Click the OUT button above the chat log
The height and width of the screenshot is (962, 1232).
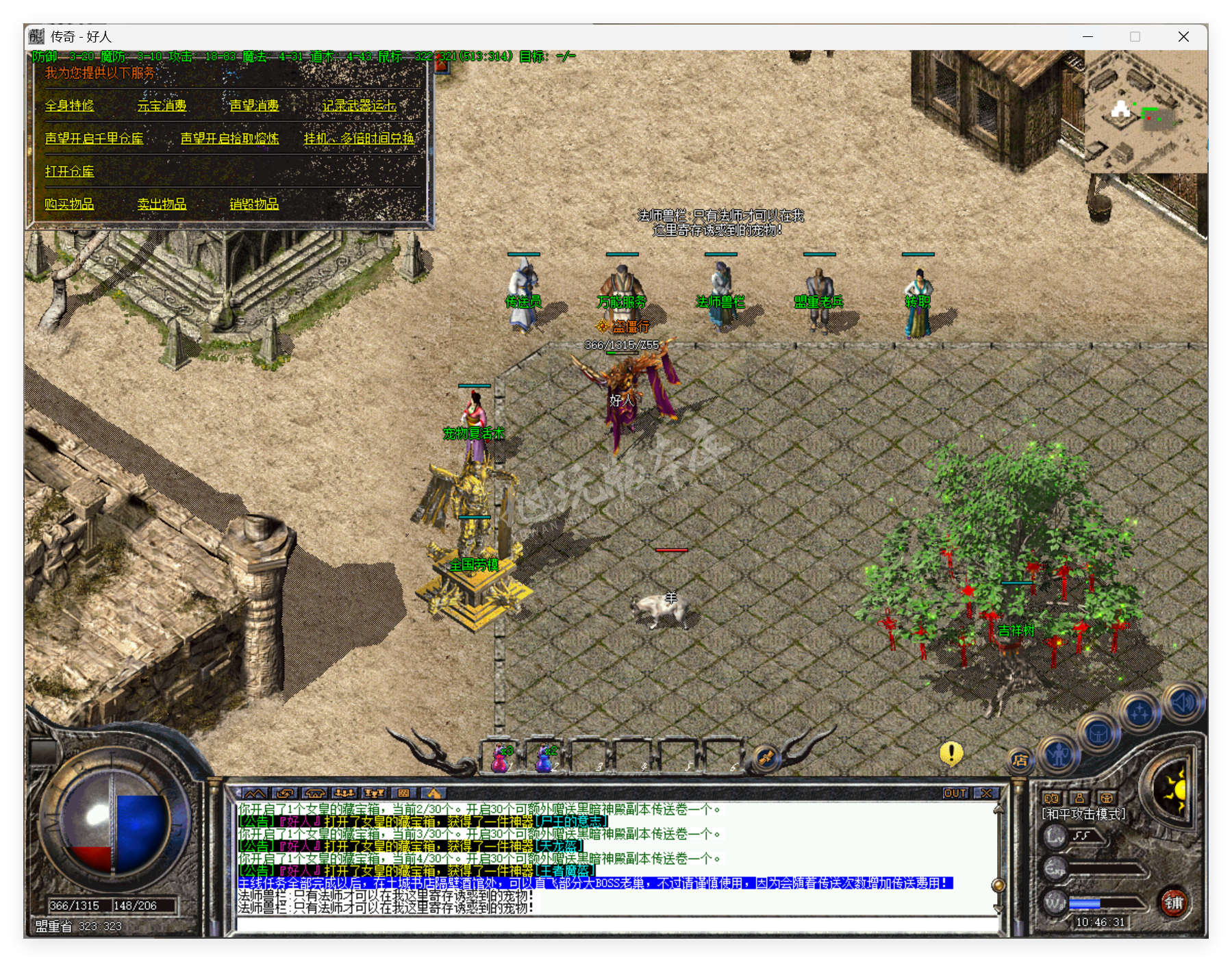tap(955, 793)
